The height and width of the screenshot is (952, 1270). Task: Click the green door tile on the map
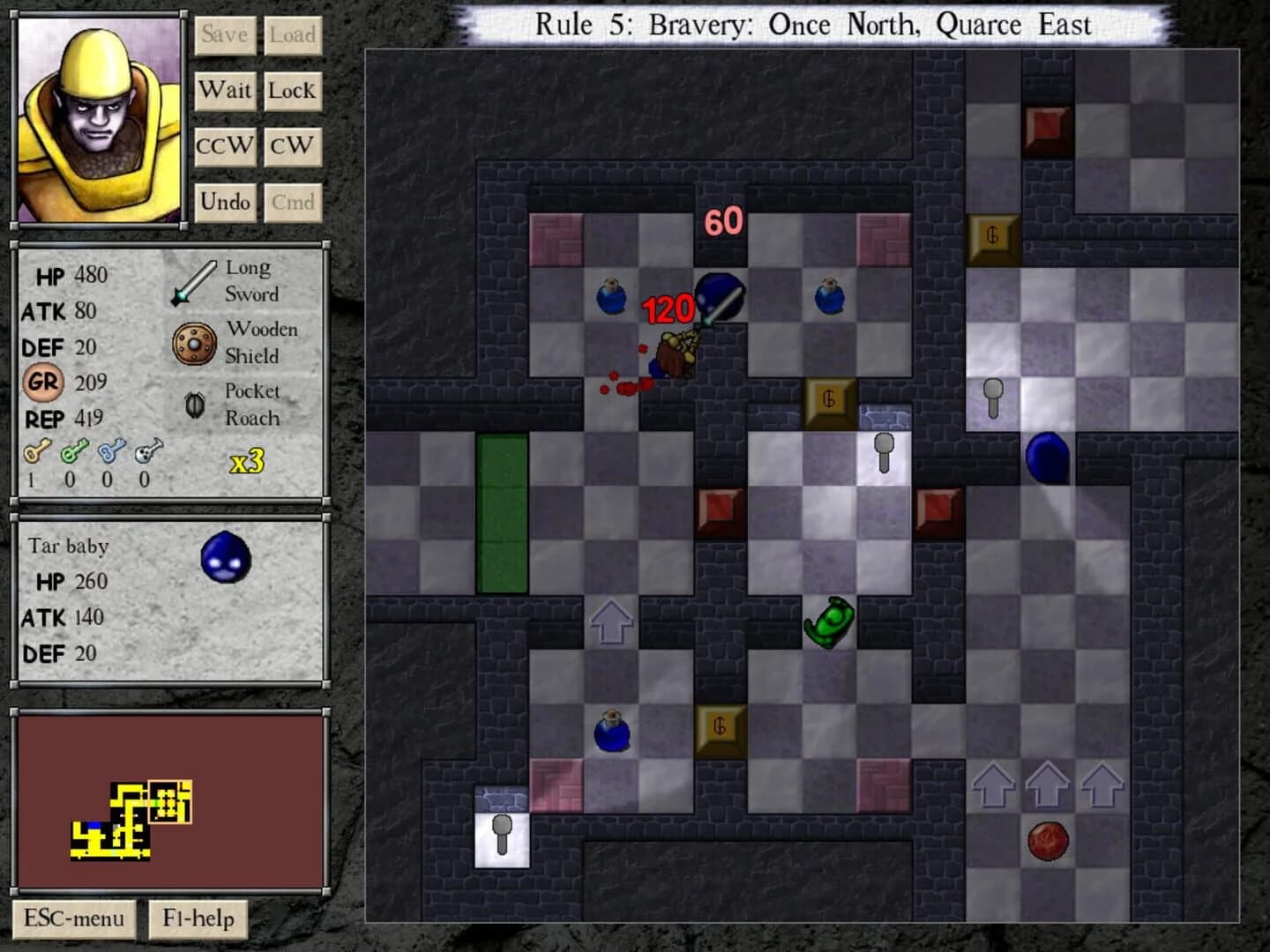[502, 511]
